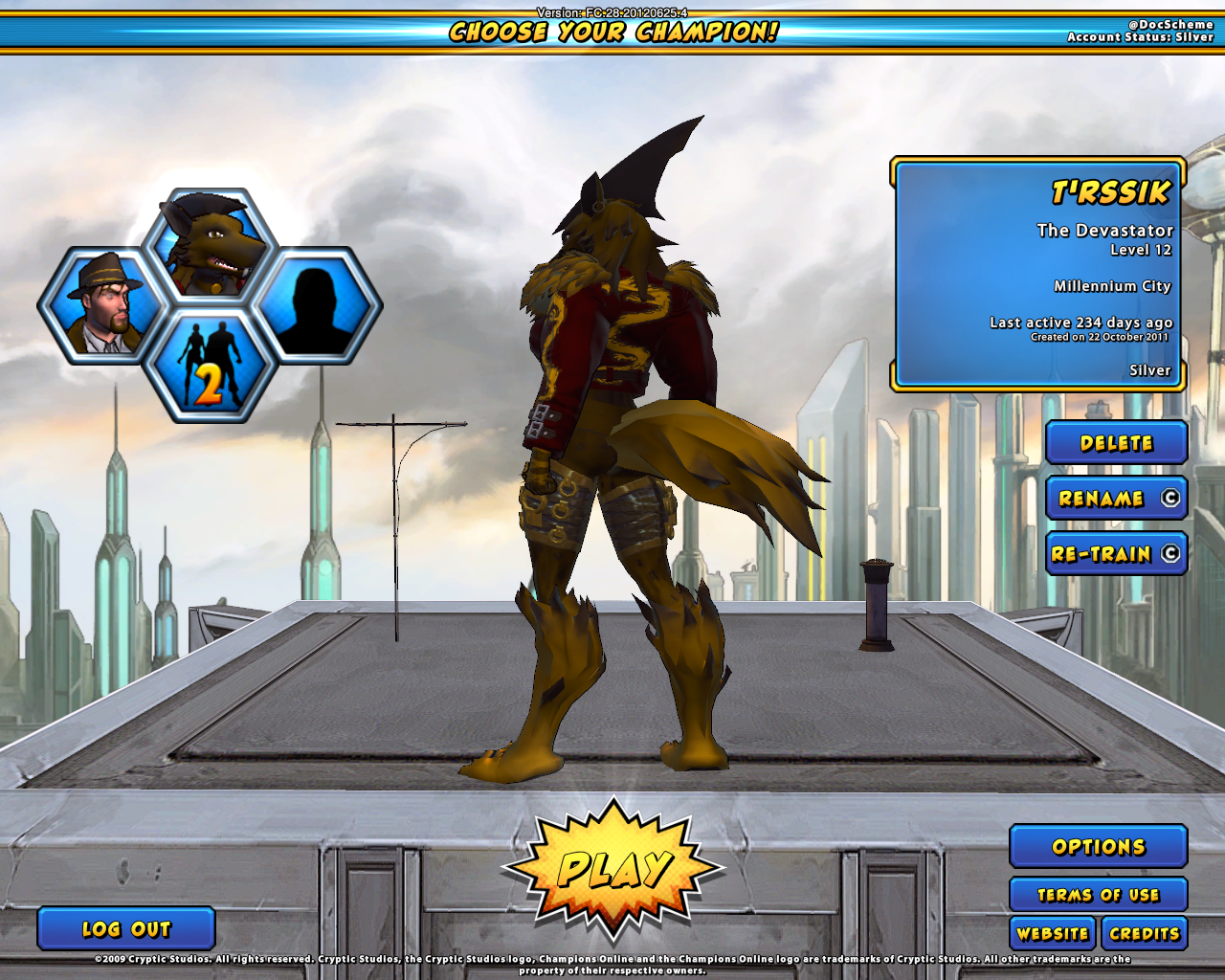This screenshot has width=1225, height=980.
Task: Open the Website link button
Action: tap(1053, 933)
